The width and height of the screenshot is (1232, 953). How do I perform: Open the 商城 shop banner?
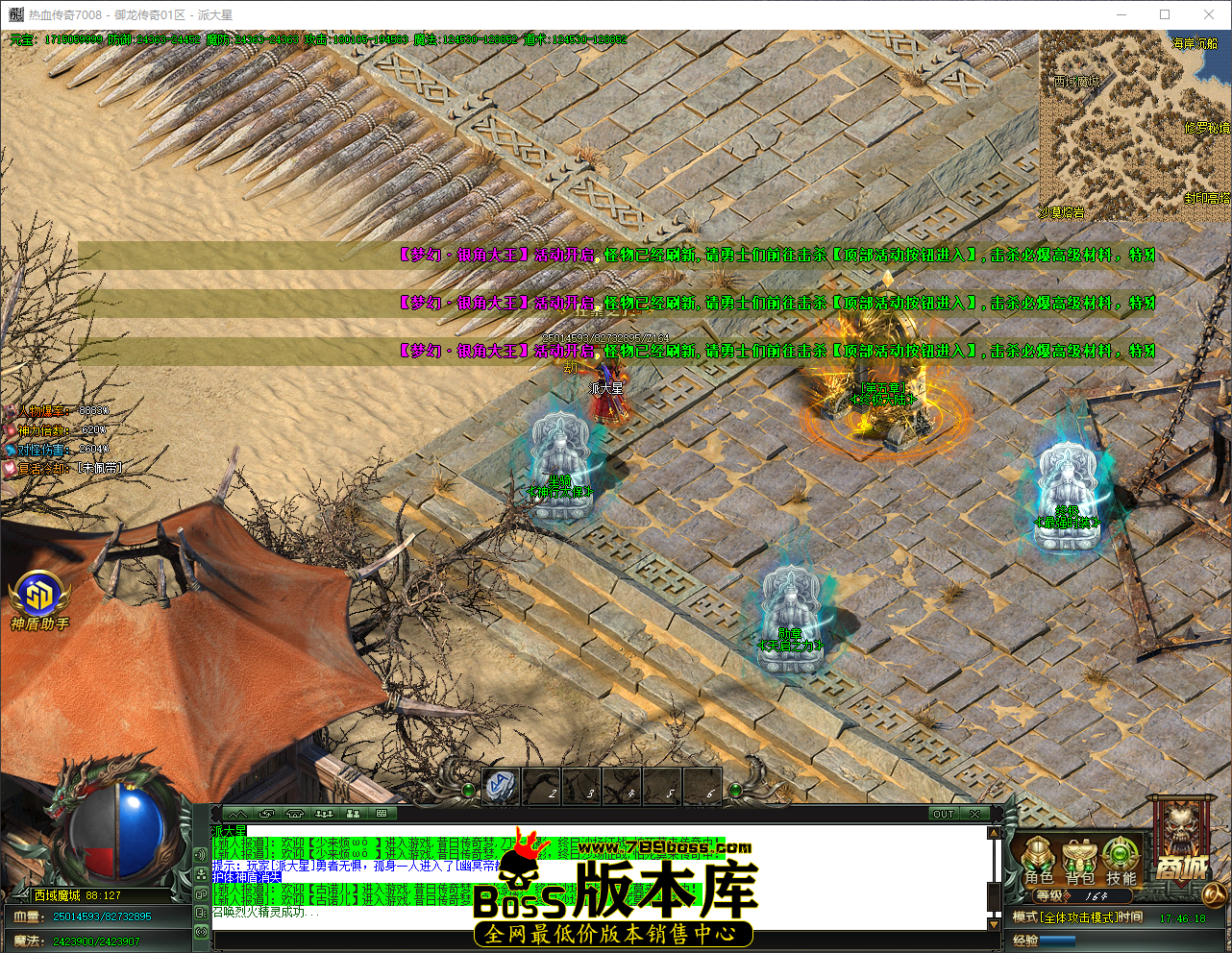click(x=1180, y=867)
